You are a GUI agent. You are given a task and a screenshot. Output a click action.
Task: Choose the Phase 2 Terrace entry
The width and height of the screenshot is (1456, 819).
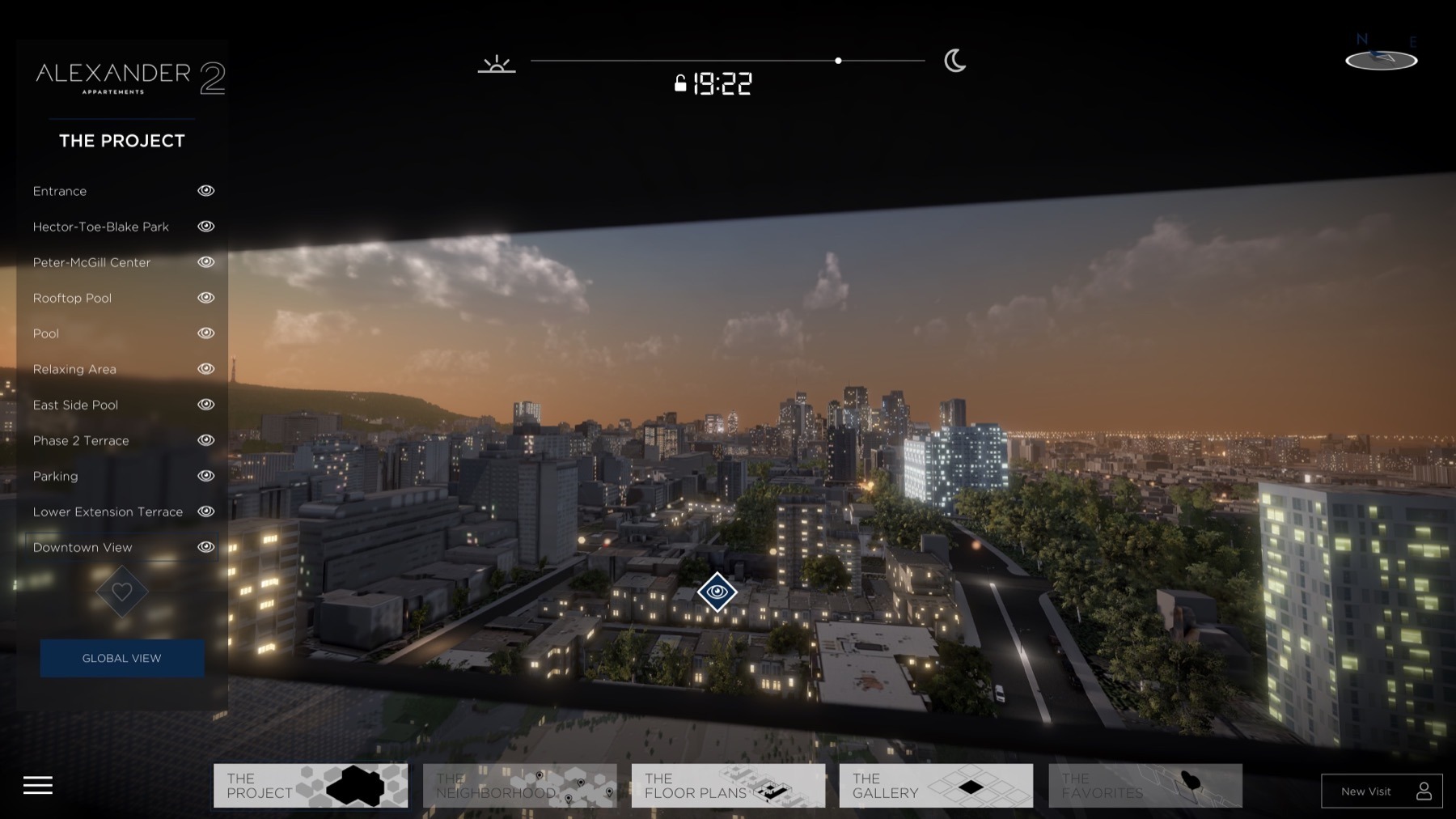[x=81, y=440]
